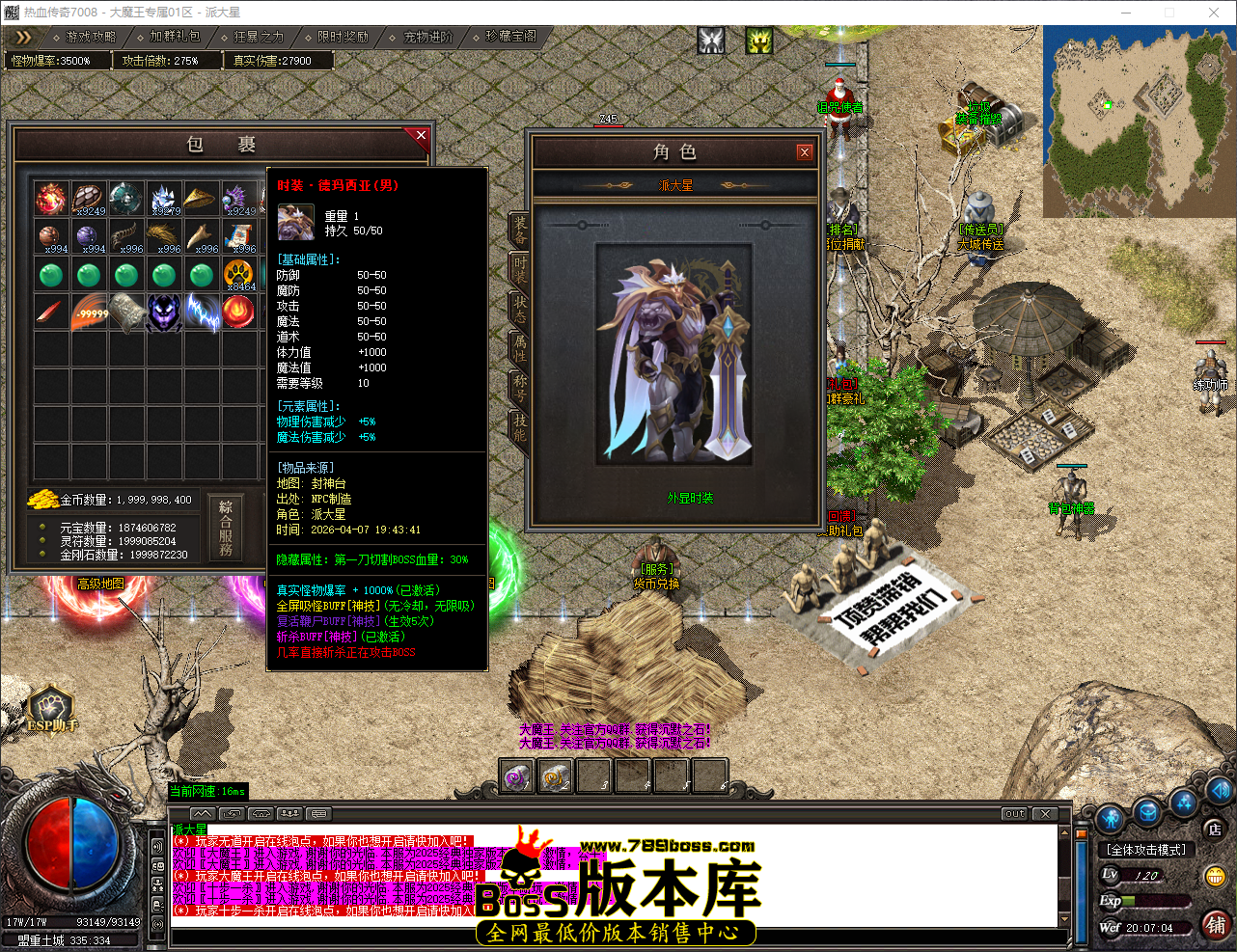The width and height of the screenshot is (1237, 952).
Task: Click the Exp progress bar at bottom right
Action: (x=1154, y=901)
